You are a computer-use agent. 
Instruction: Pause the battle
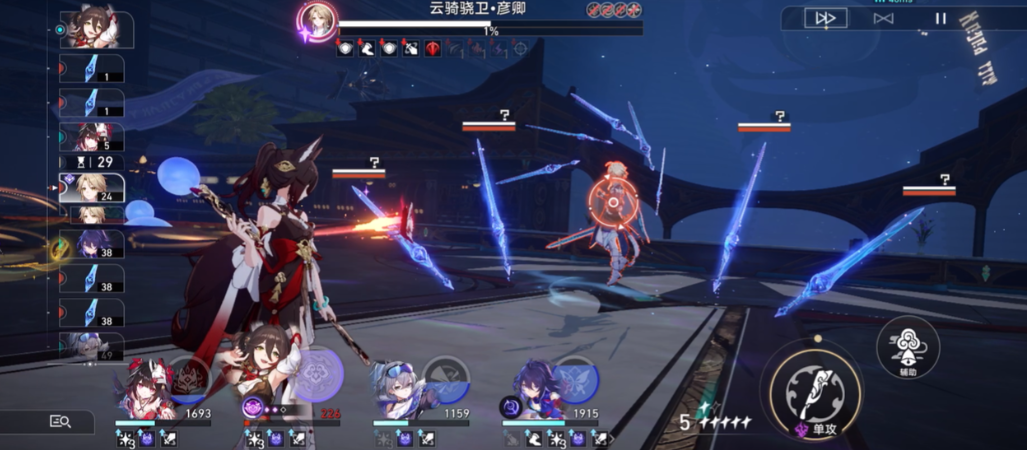pos(940,18)
